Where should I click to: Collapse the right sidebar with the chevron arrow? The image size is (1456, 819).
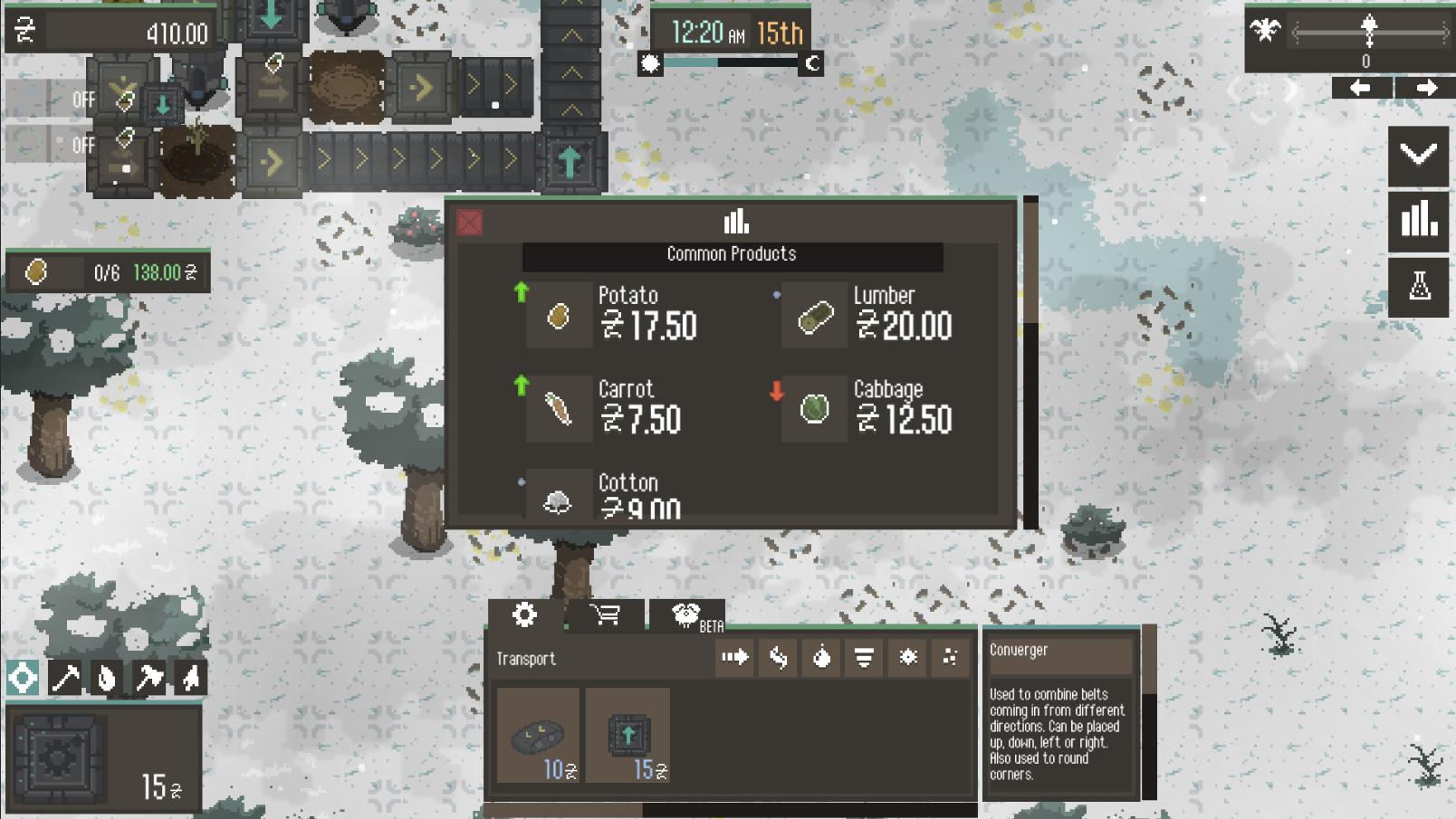click(1418, 152)
